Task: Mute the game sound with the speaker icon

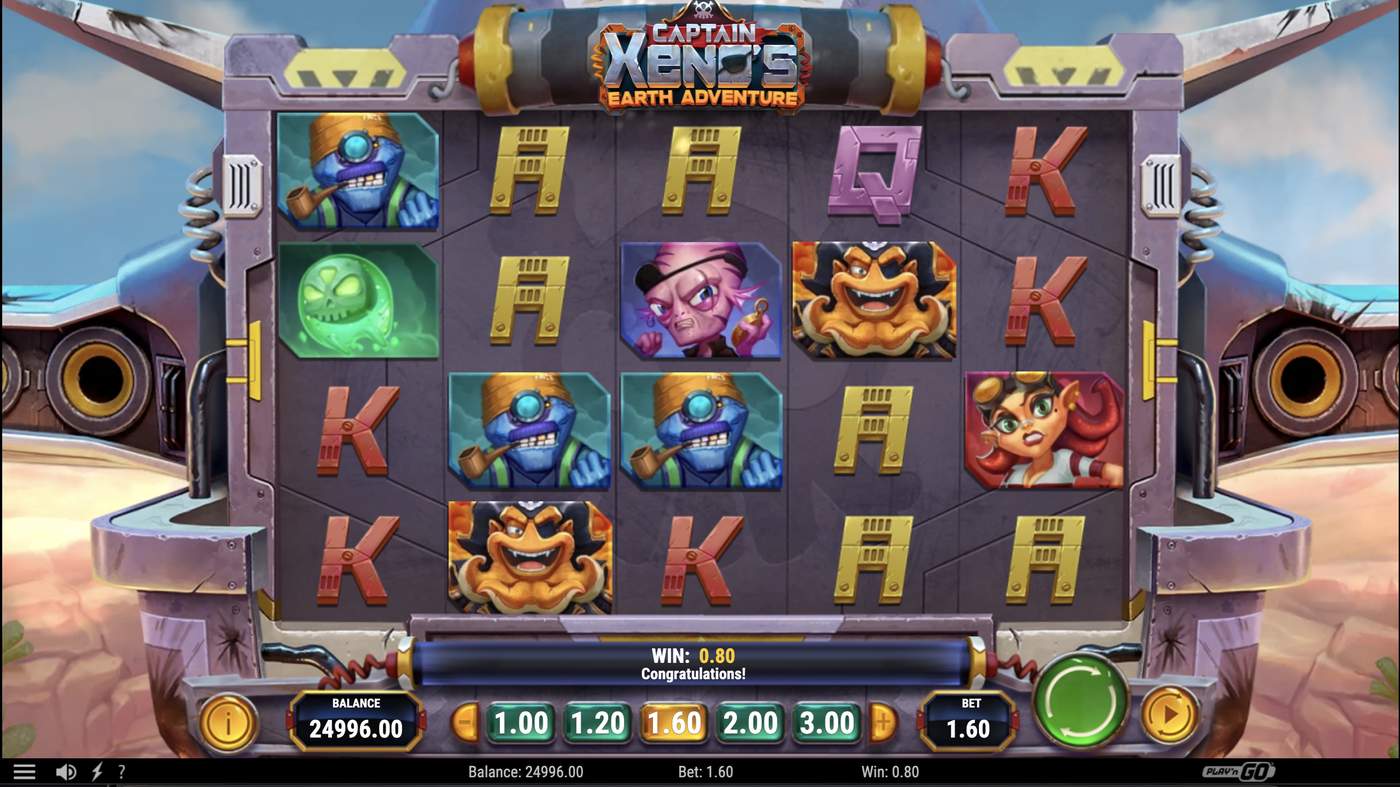Action: 66,770
